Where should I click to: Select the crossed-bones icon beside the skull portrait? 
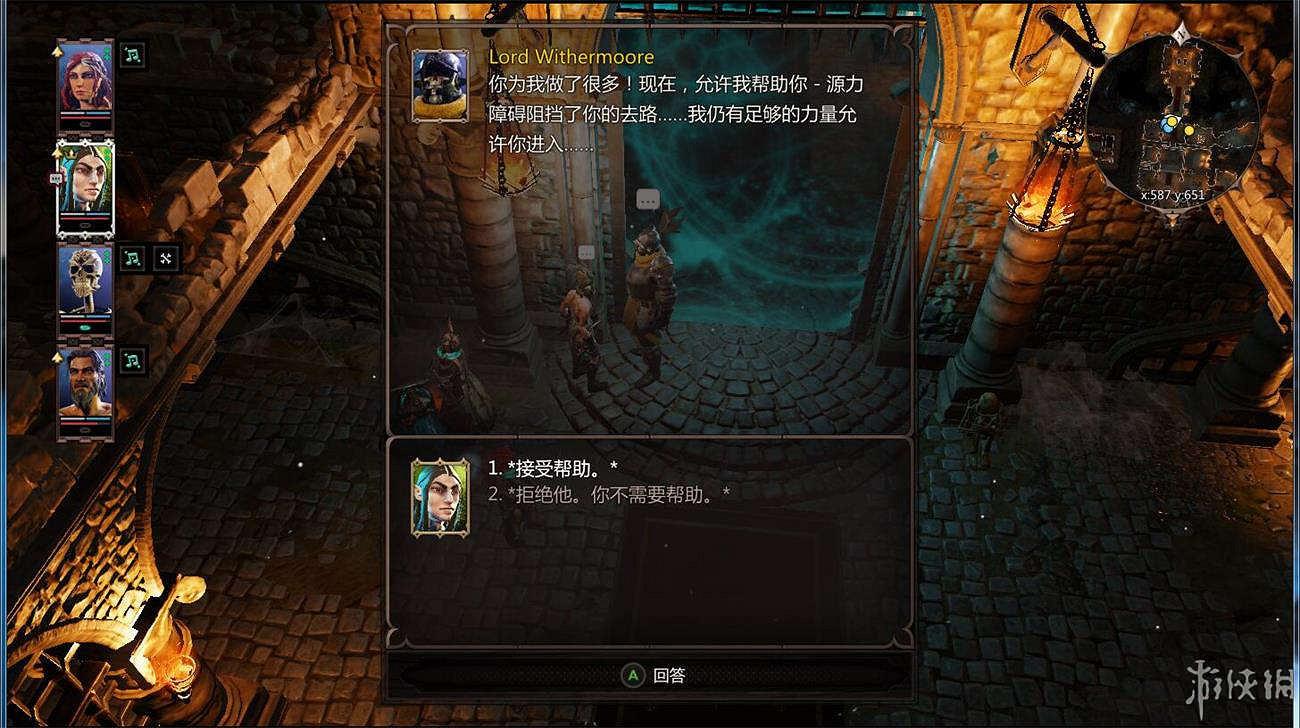coord(165,258)
